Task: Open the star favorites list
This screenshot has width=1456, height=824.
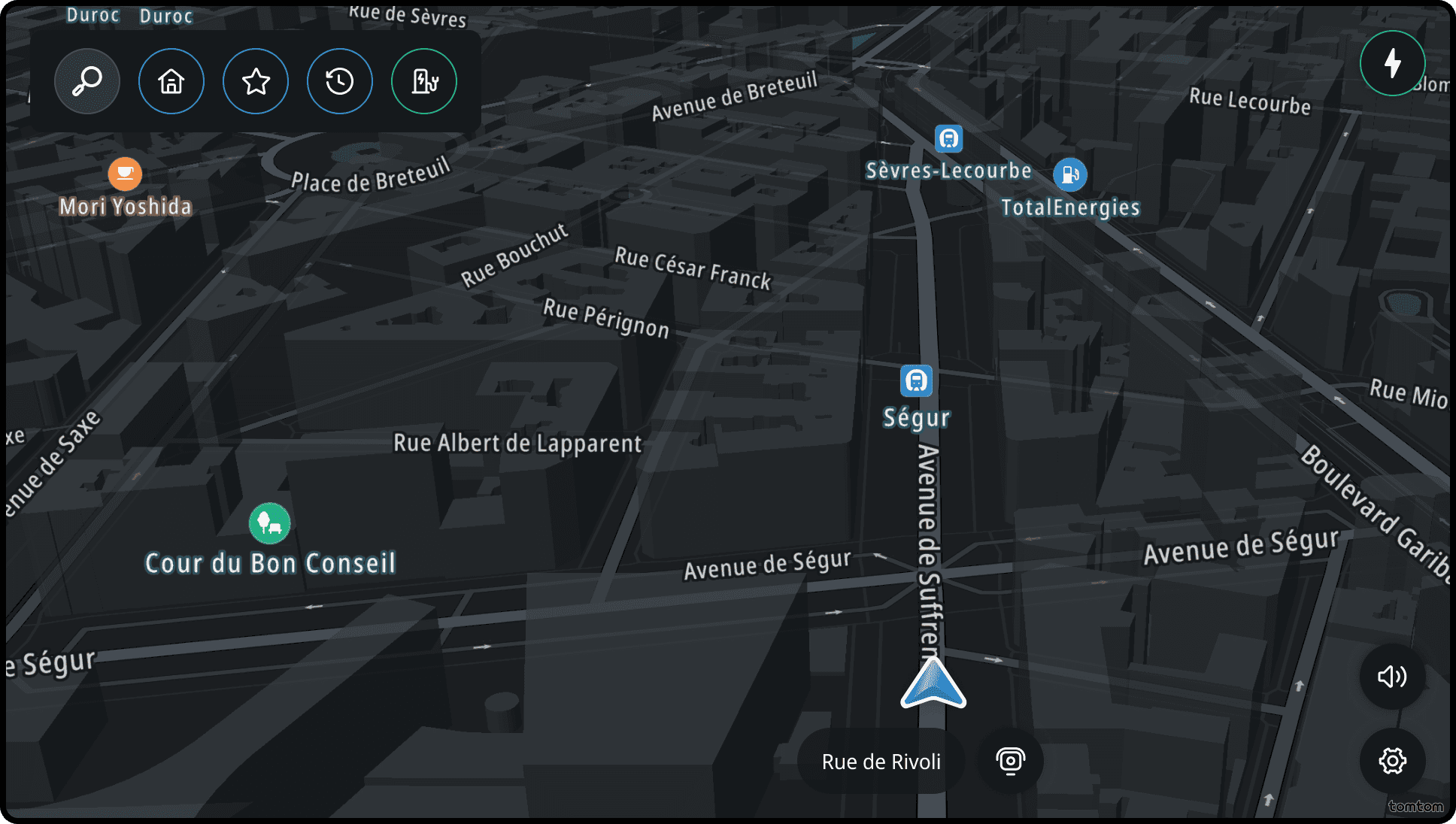Action: coord(256,81)
